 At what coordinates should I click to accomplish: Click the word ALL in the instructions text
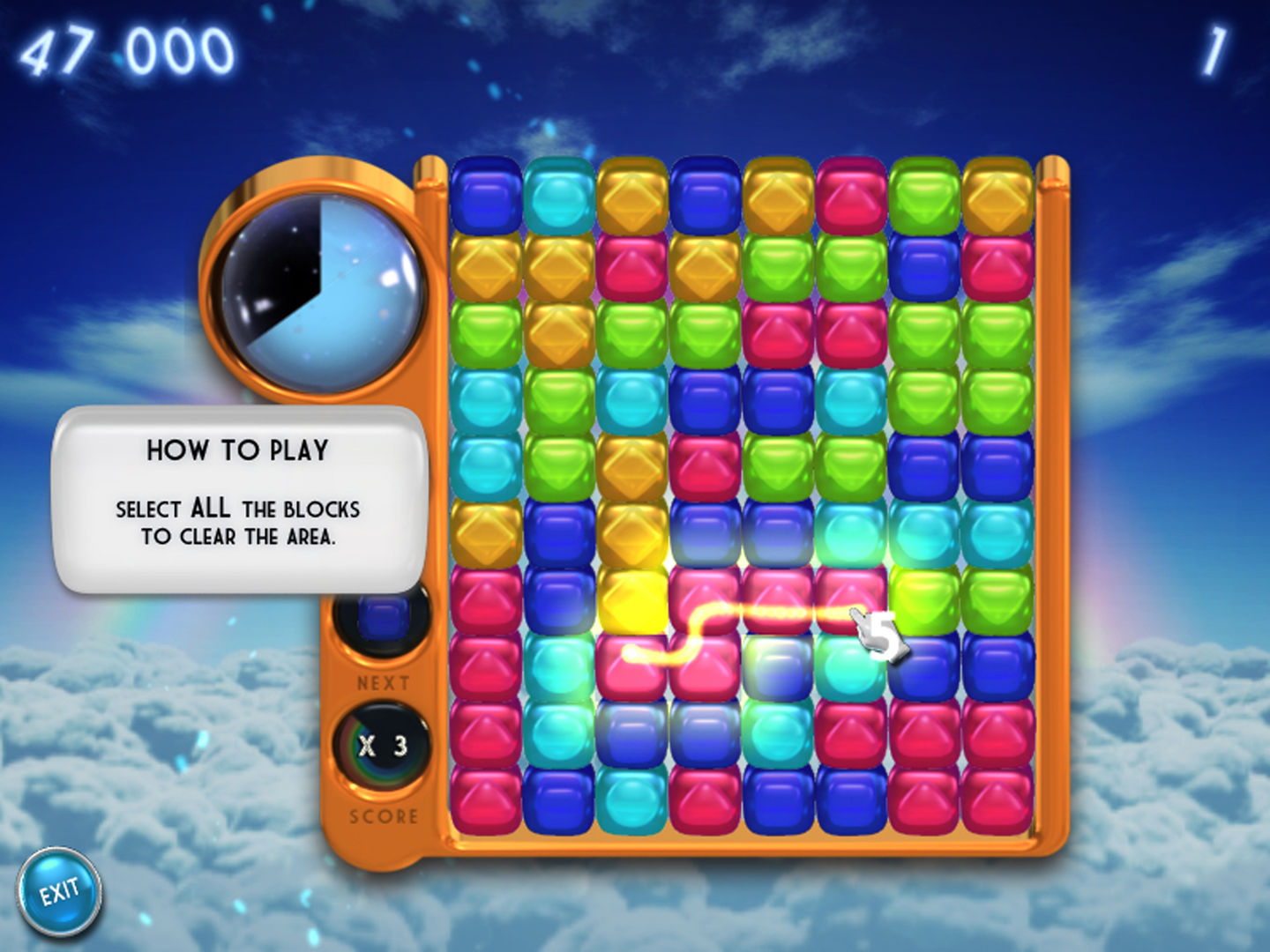(211, 509)
